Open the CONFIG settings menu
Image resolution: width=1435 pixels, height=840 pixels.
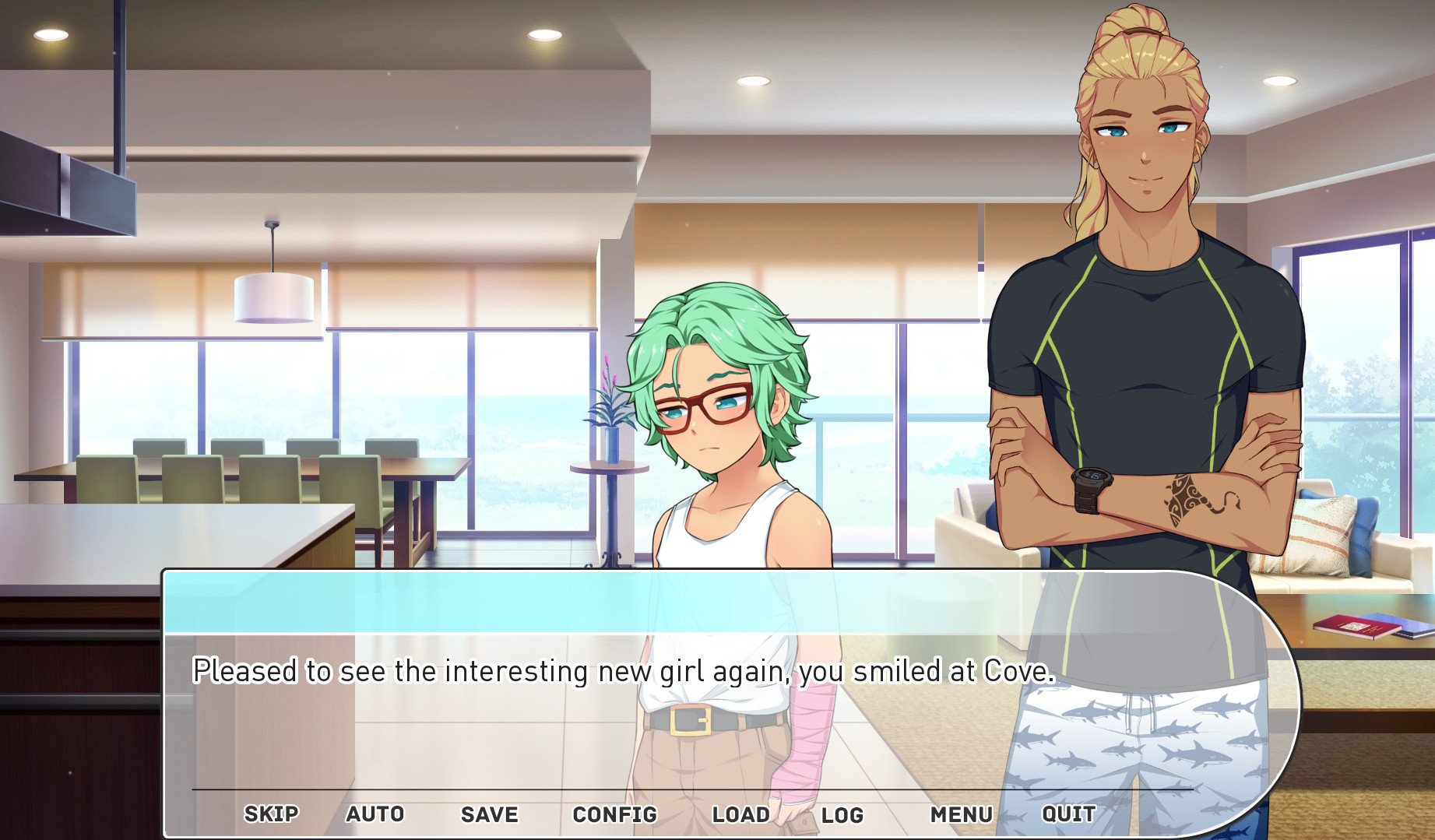coord(614,814)
